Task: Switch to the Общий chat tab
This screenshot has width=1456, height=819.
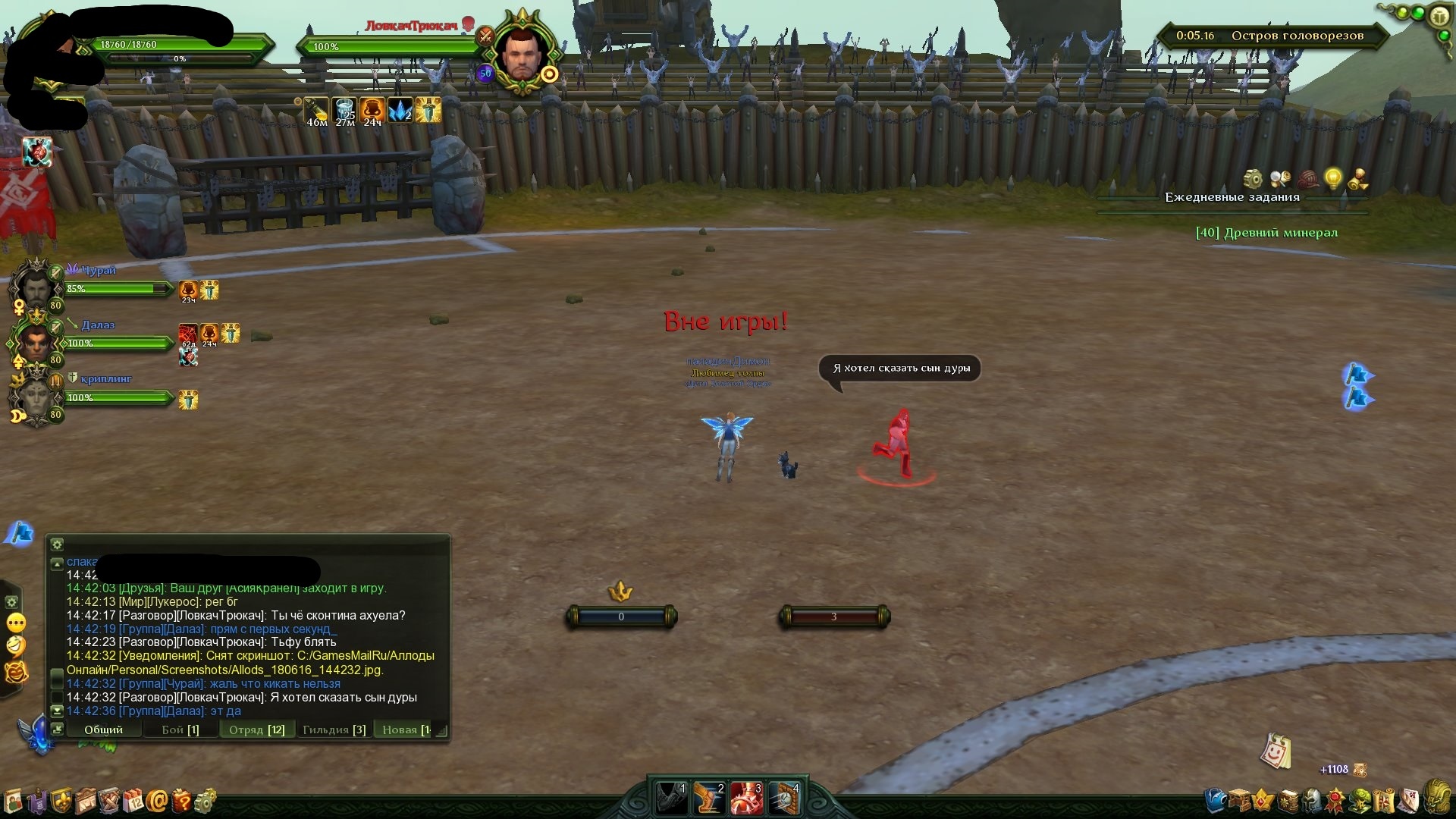Action: point(103,730)
